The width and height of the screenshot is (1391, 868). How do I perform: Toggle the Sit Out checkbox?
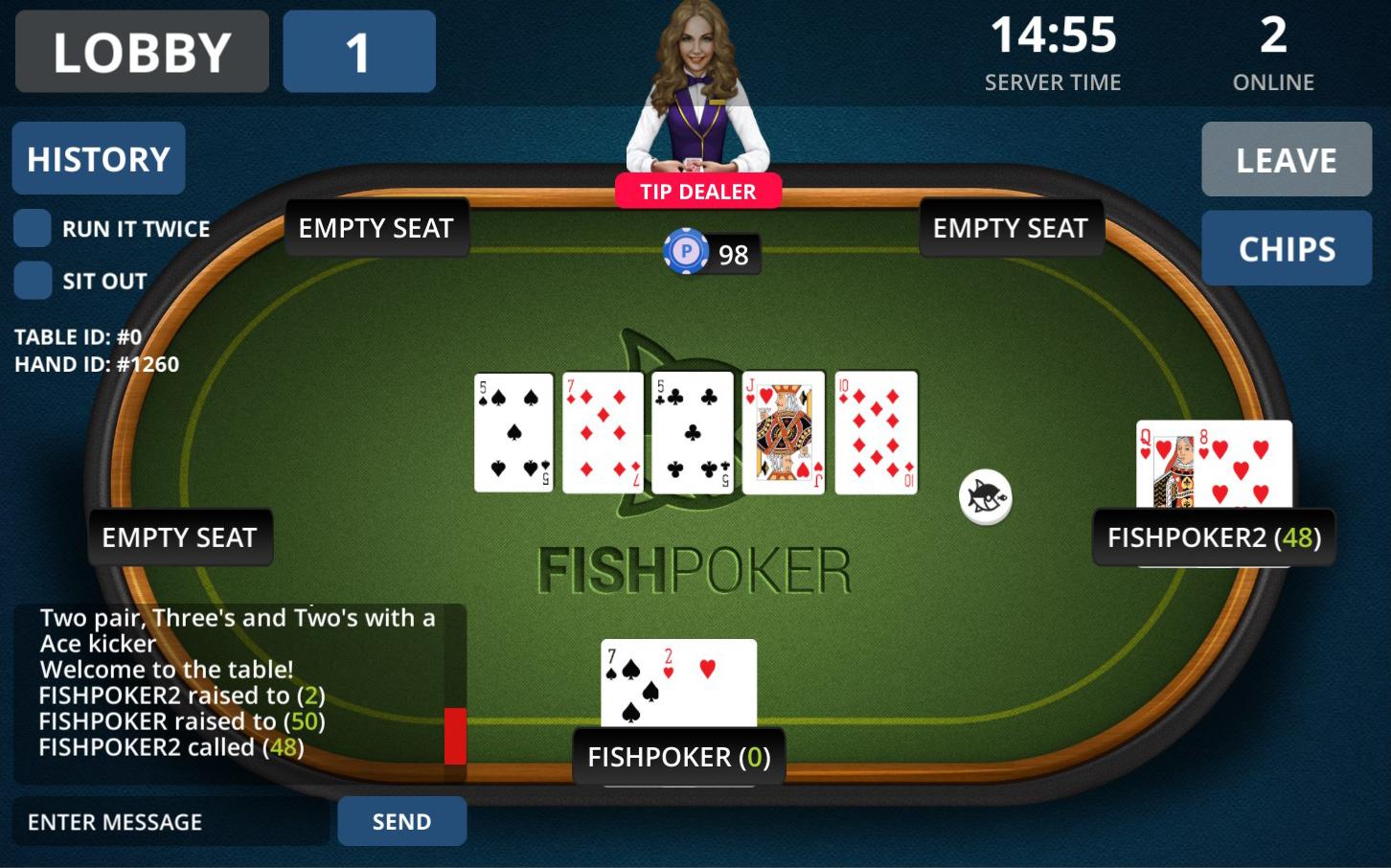tap(32, 281)
